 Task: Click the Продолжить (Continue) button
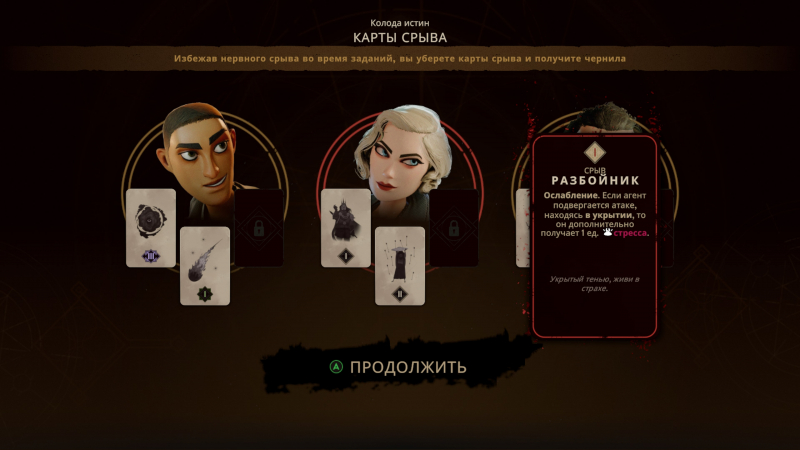pyautogui.click(x=398, y=367)
